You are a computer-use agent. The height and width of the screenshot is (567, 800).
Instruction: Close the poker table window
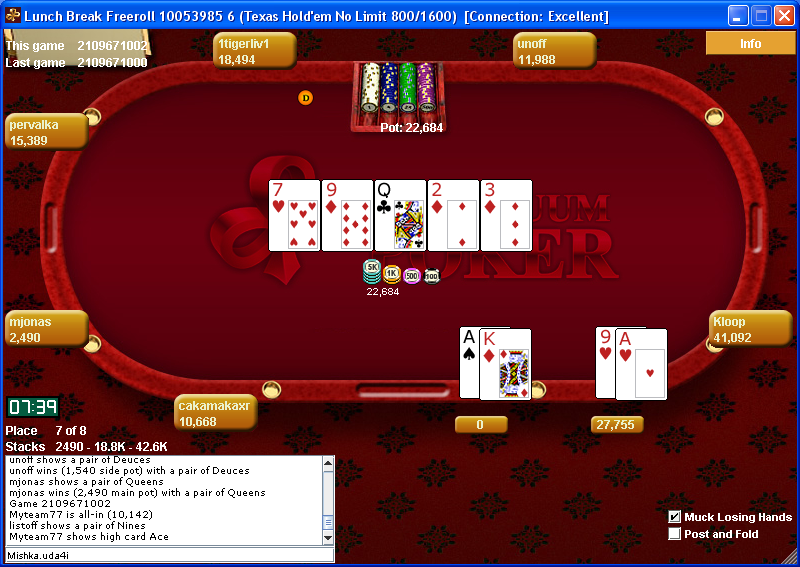point(784,16)
